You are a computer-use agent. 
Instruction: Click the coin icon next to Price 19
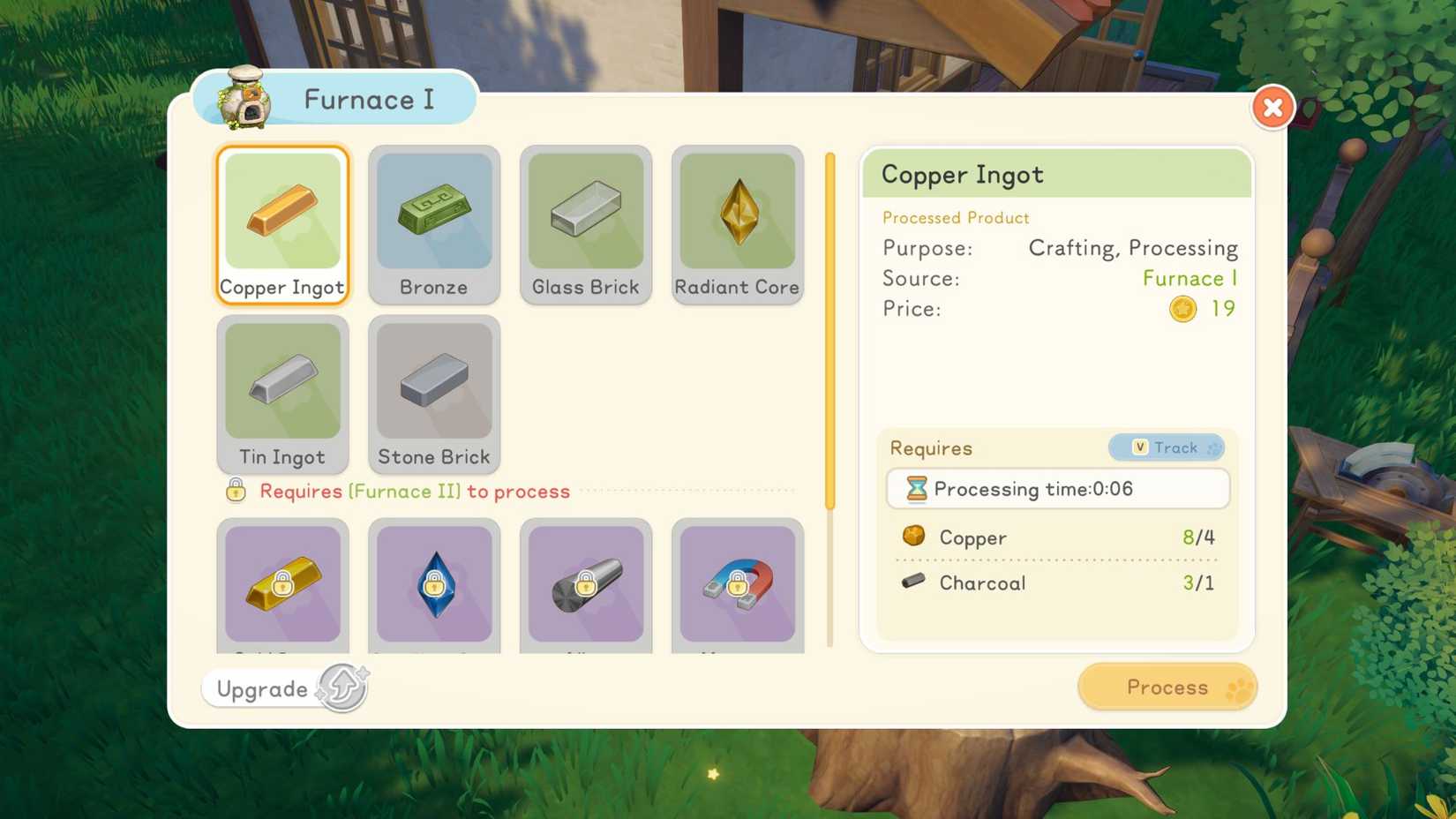pyautogui.click(x=1182, y=309)
